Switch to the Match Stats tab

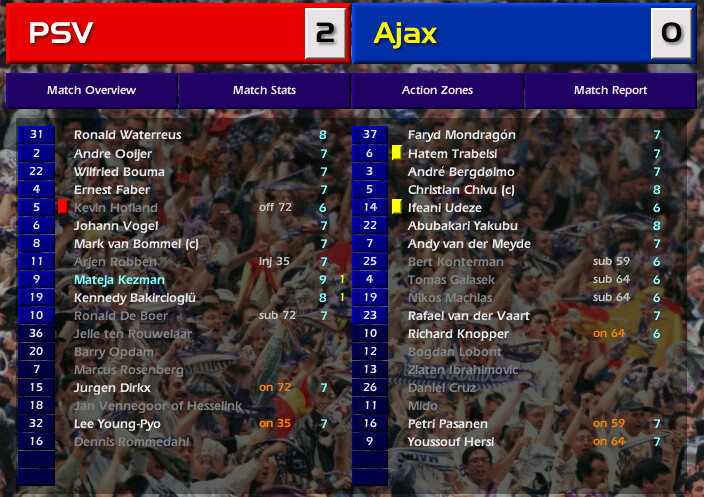[264, 90]
